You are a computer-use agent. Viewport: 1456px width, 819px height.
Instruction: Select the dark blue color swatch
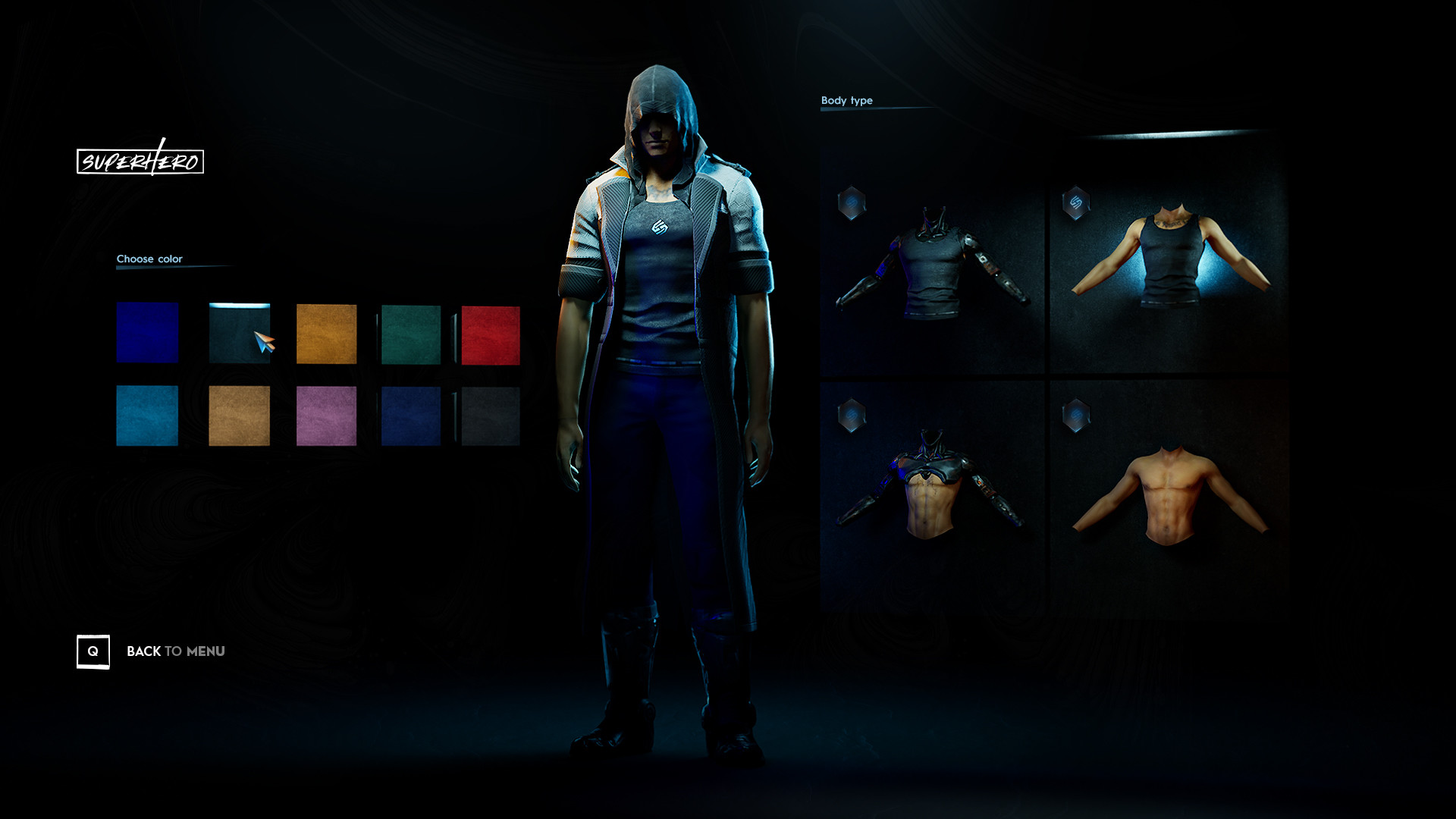(x=147, y=332)
